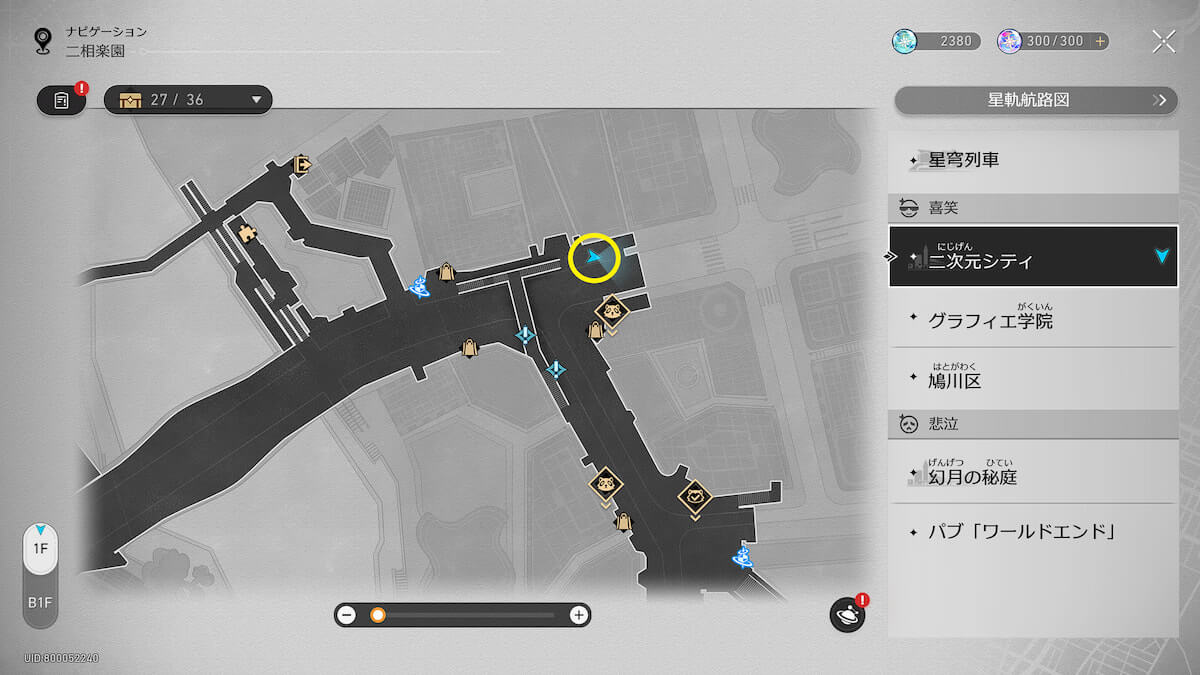Switch to floor 1F
The image size is (1200, 675).
pyautogui.click(x=40, y=549)
